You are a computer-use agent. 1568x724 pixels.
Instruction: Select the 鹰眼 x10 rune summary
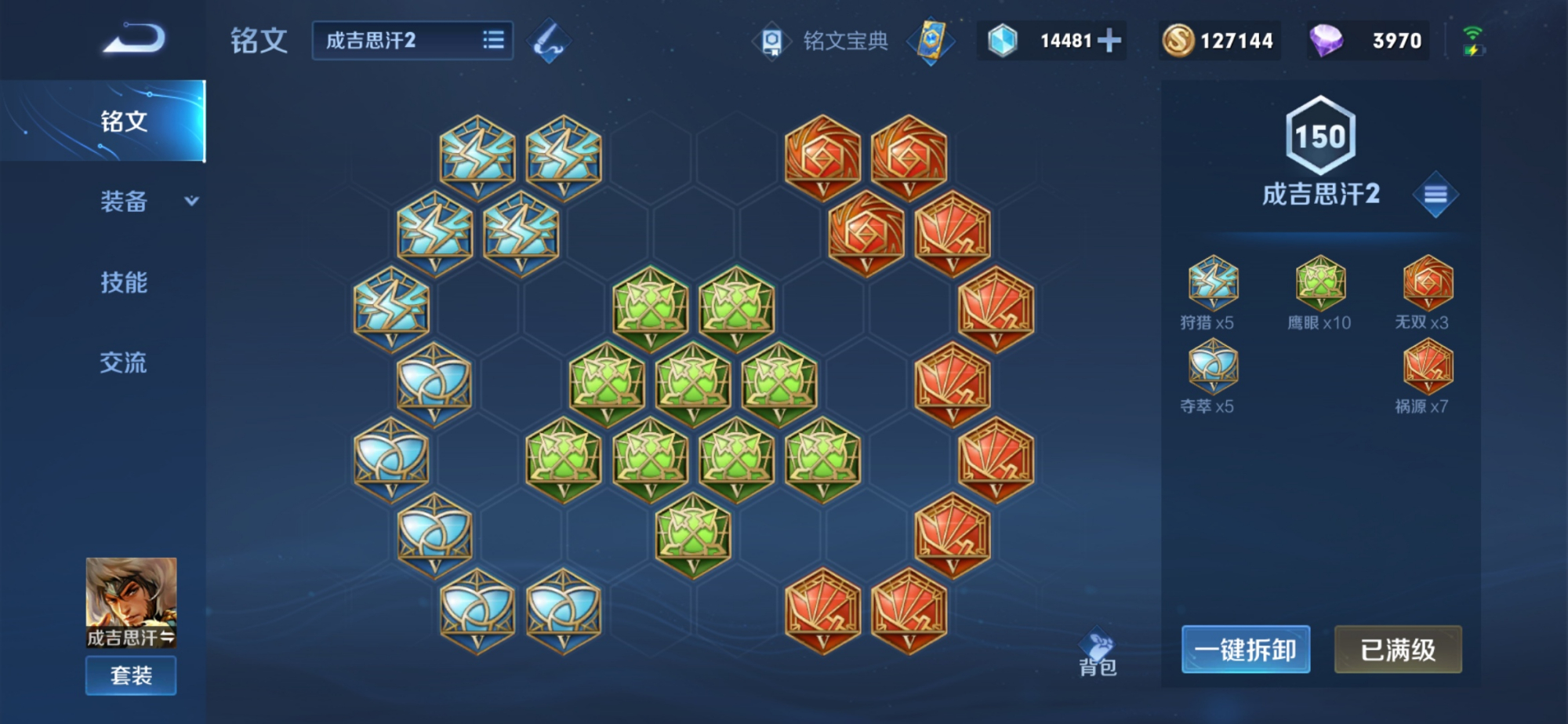pyautogui.click(x=1320, y=292)
